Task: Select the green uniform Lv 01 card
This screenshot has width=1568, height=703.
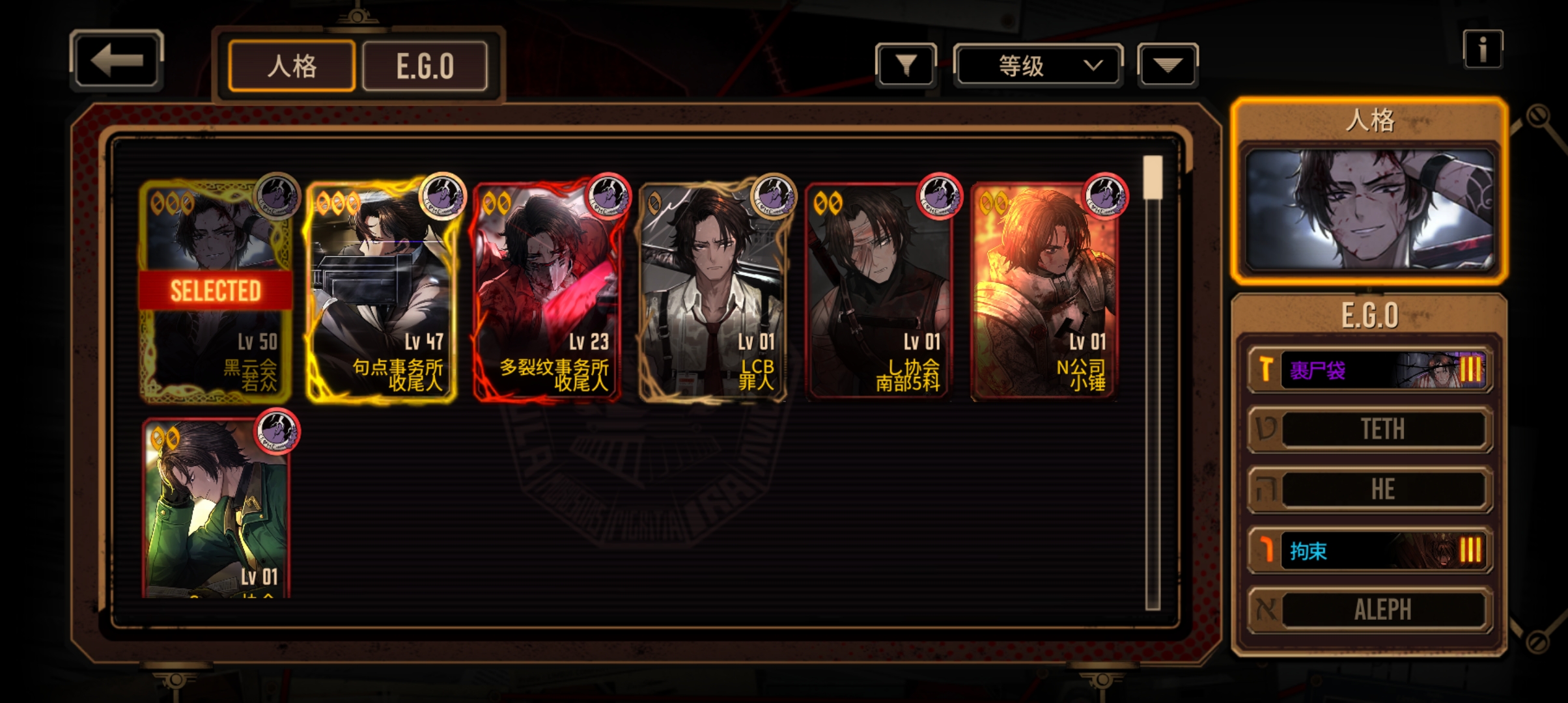Action: [216, 509]
